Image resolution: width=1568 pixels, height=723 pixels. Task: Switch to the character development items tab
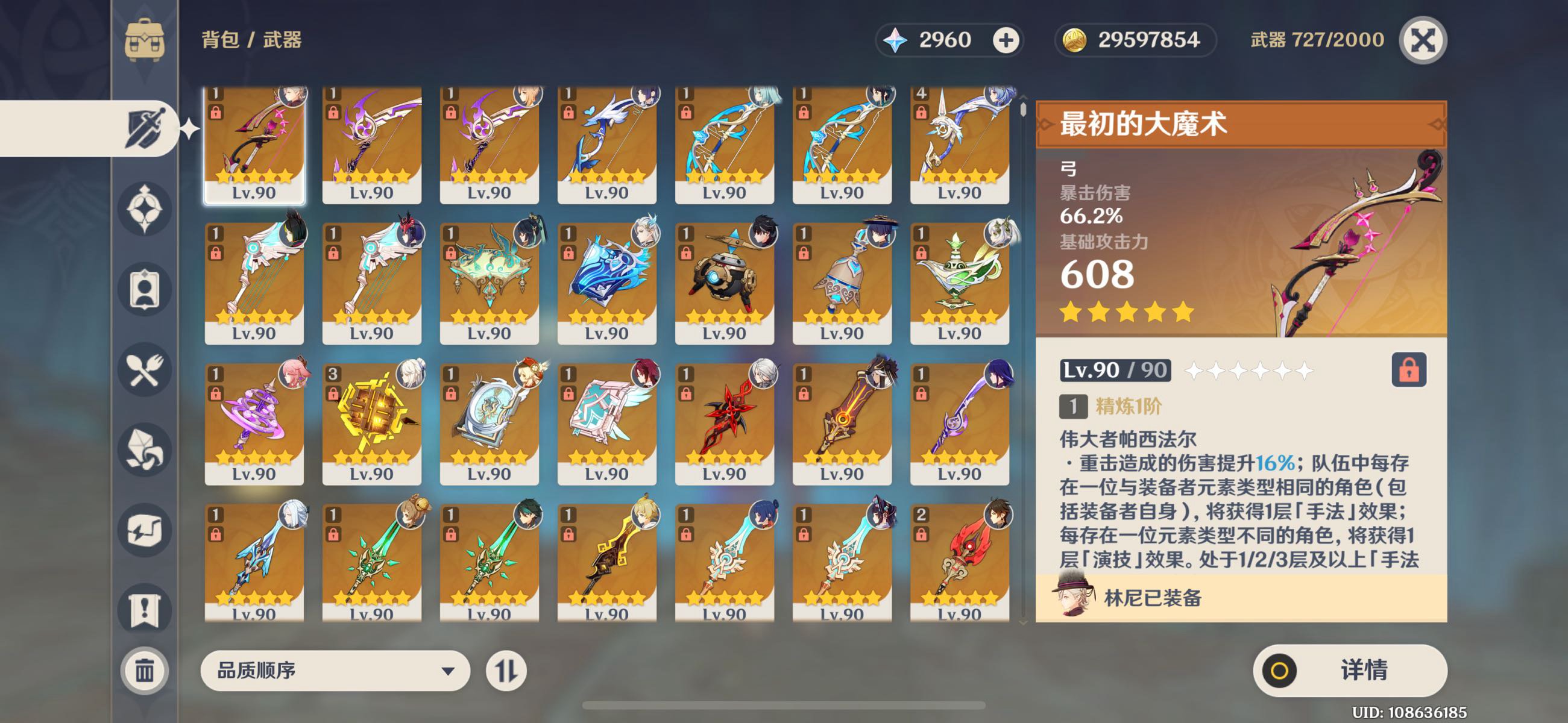point(144,290)
